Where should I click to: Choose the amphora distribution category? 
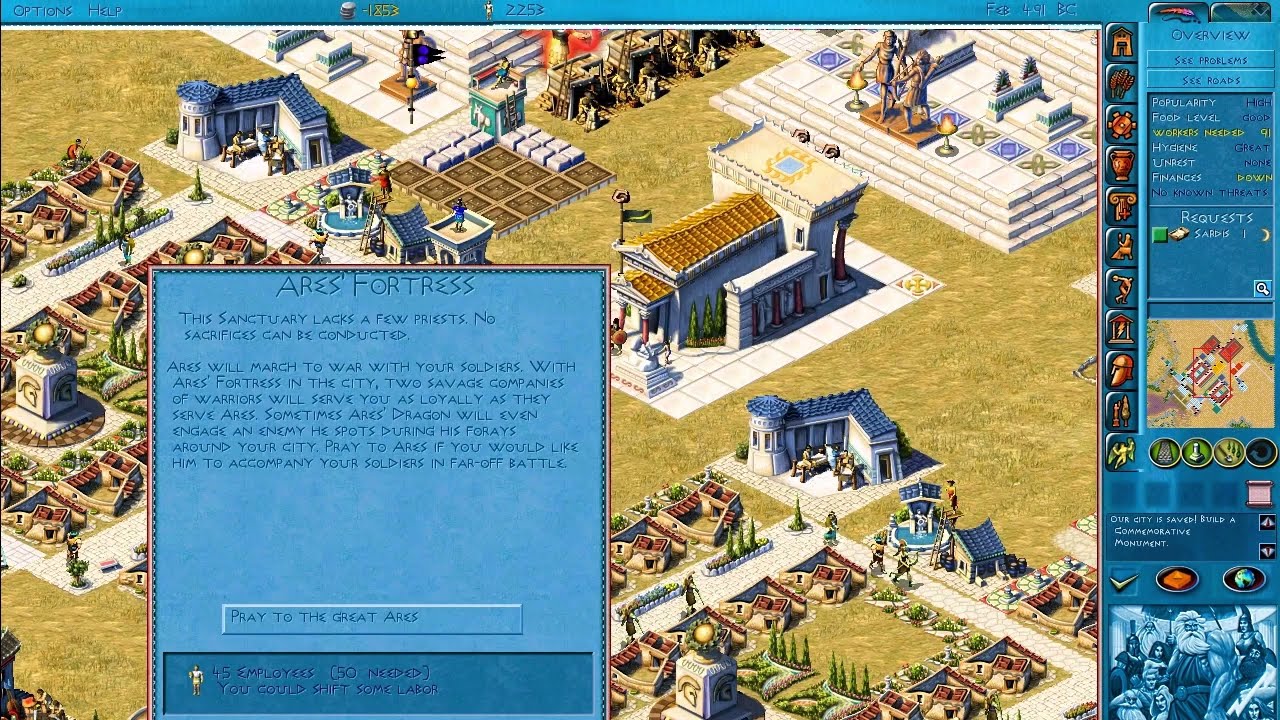(1122, 166)
